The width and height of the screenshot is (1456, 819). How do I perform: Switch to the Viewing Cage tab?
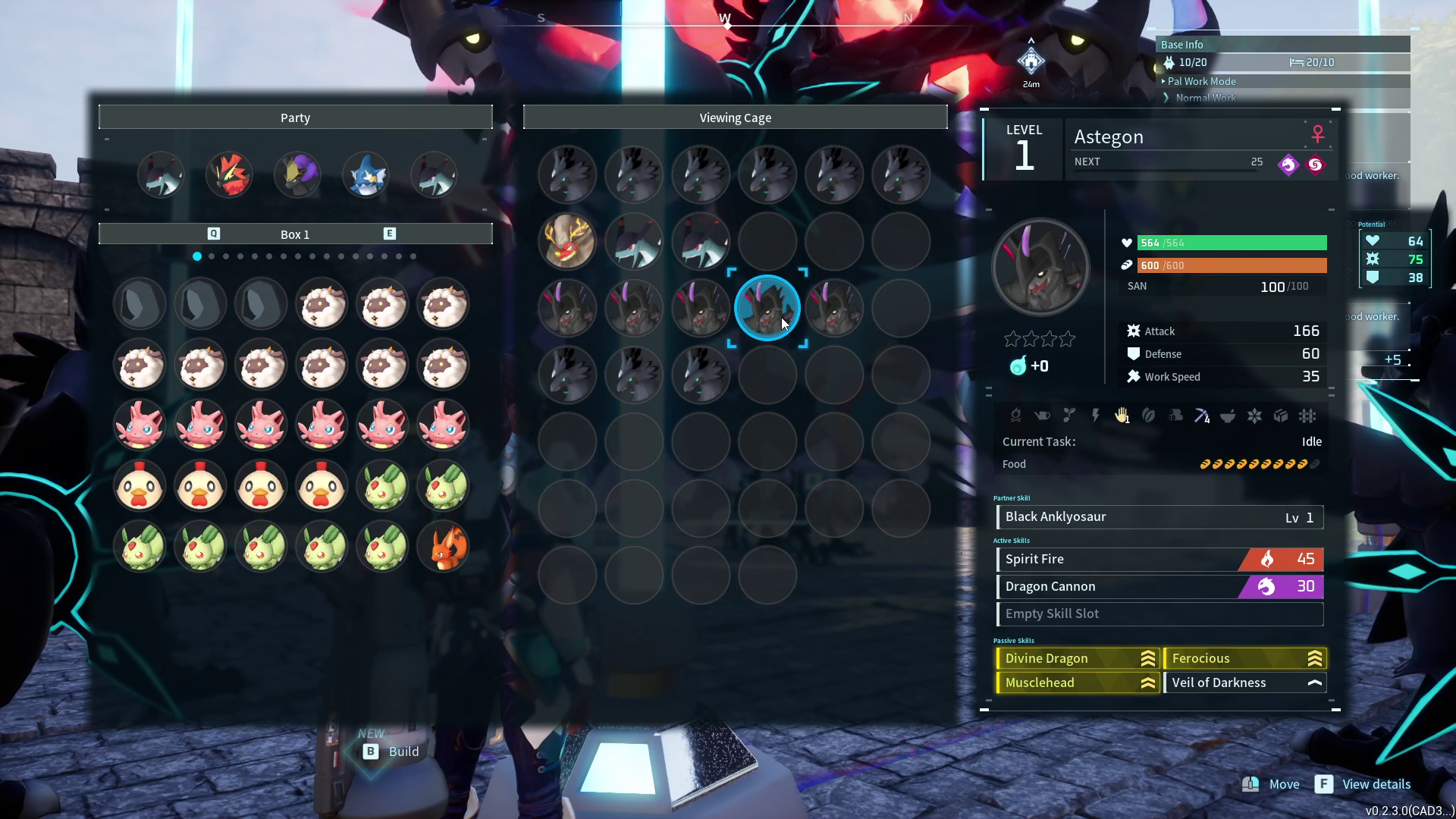(734, 117)
